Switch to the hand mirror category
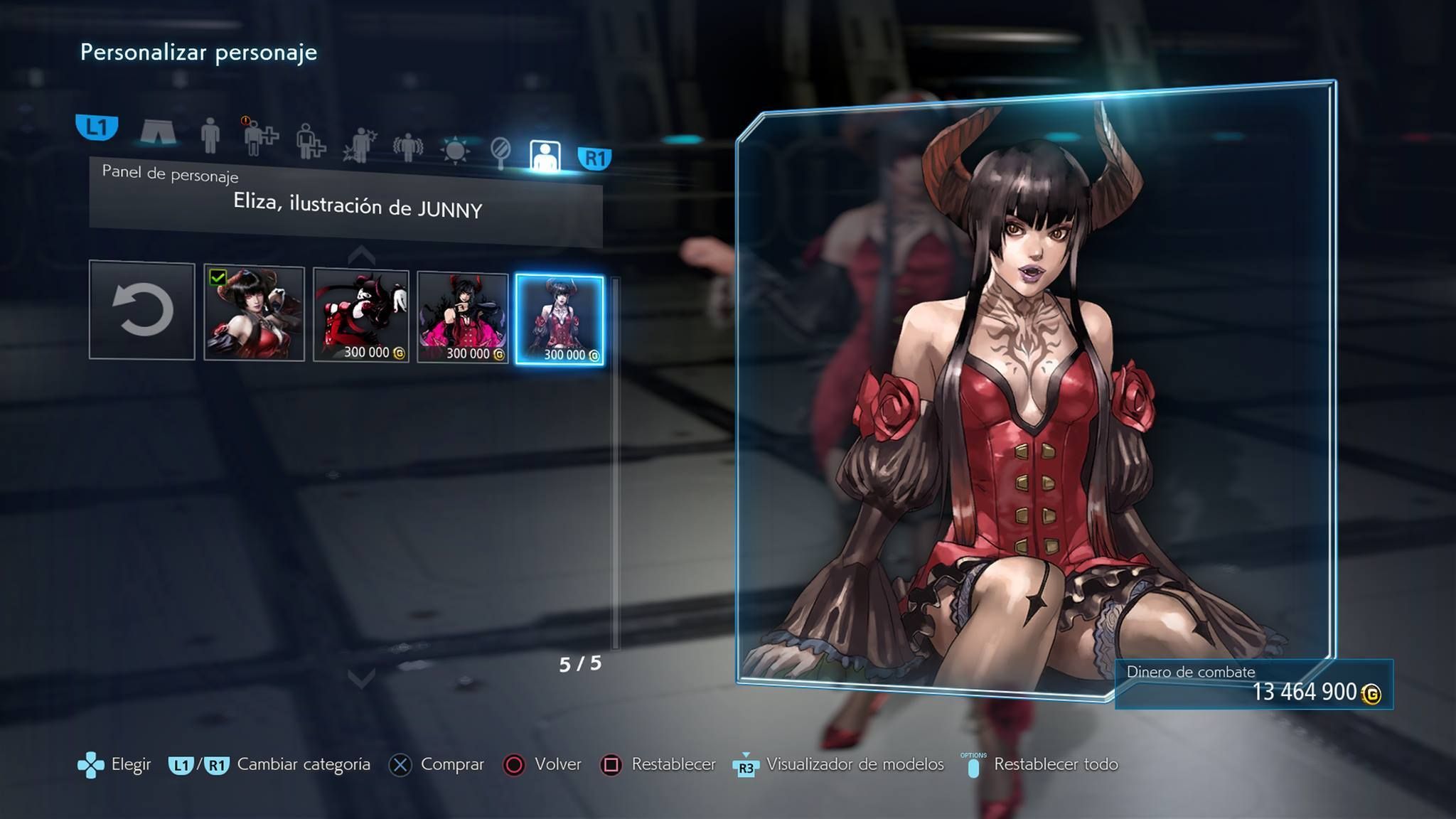The height and width of the screenshot is (819, 1456). [500, 153]
